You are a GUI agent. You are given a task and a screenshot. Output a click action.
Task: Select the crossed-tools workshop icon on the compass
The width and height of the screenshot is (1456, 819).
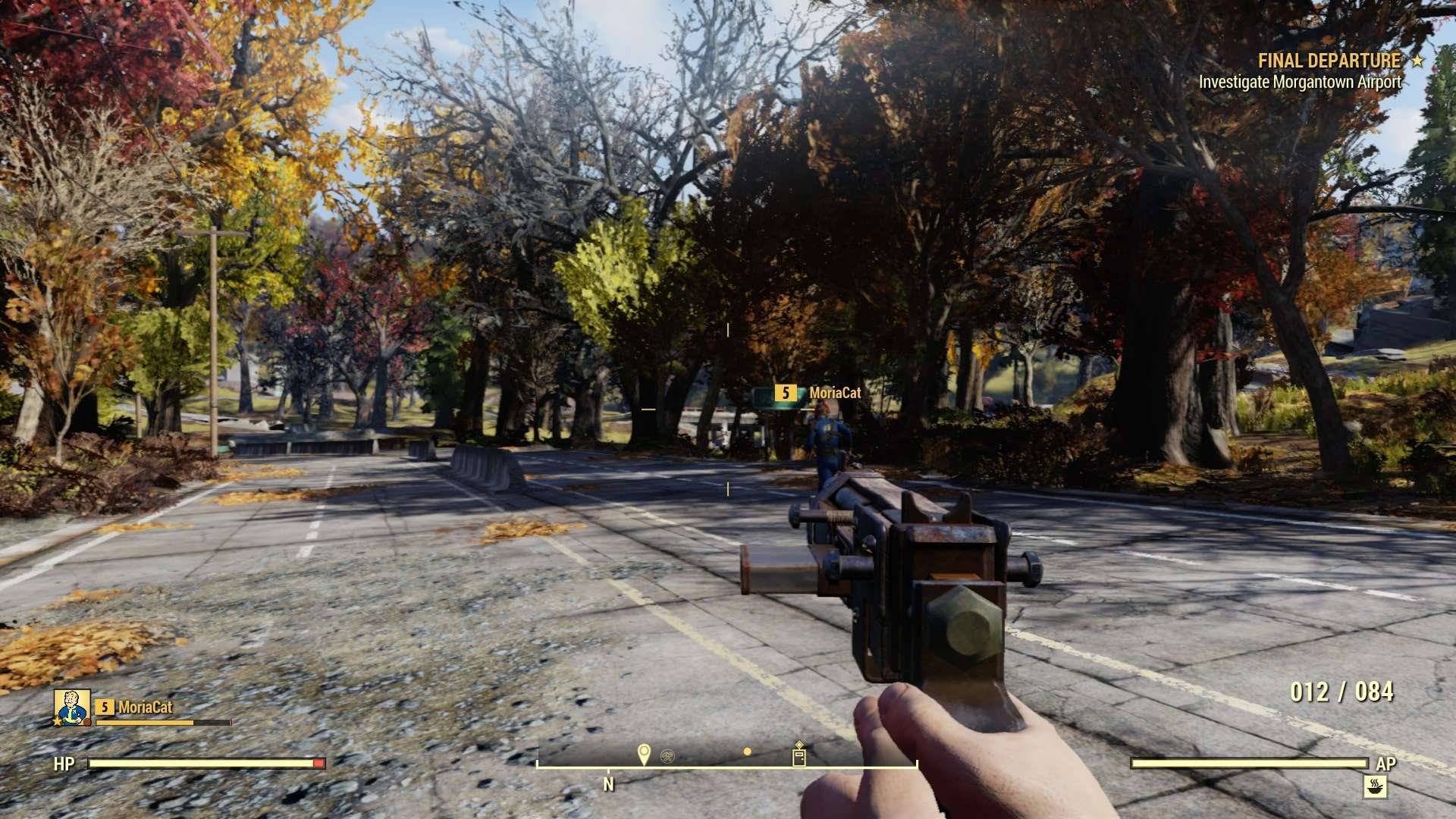coord(667,755)
